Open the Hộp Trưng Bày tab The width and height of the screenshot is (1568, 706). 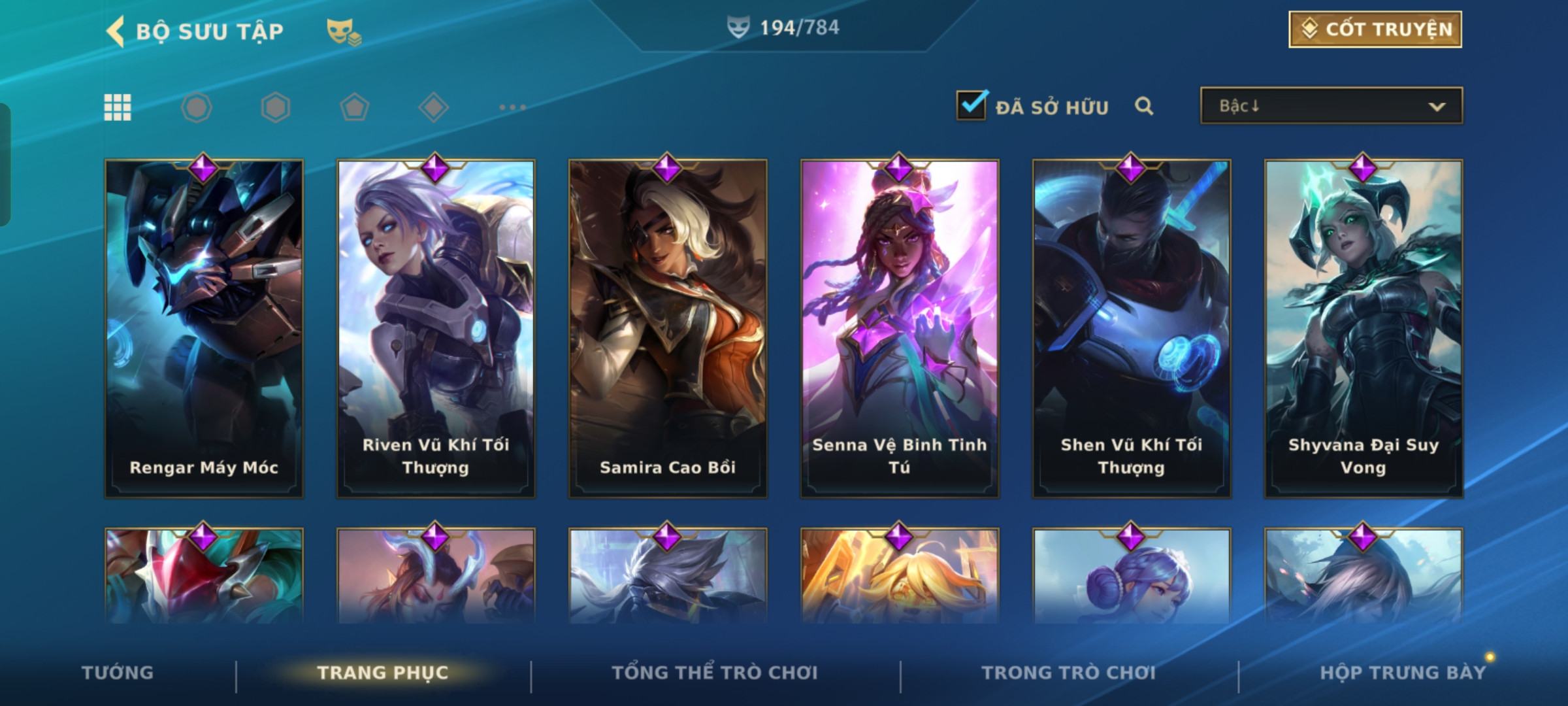(x=1403, y=673)
